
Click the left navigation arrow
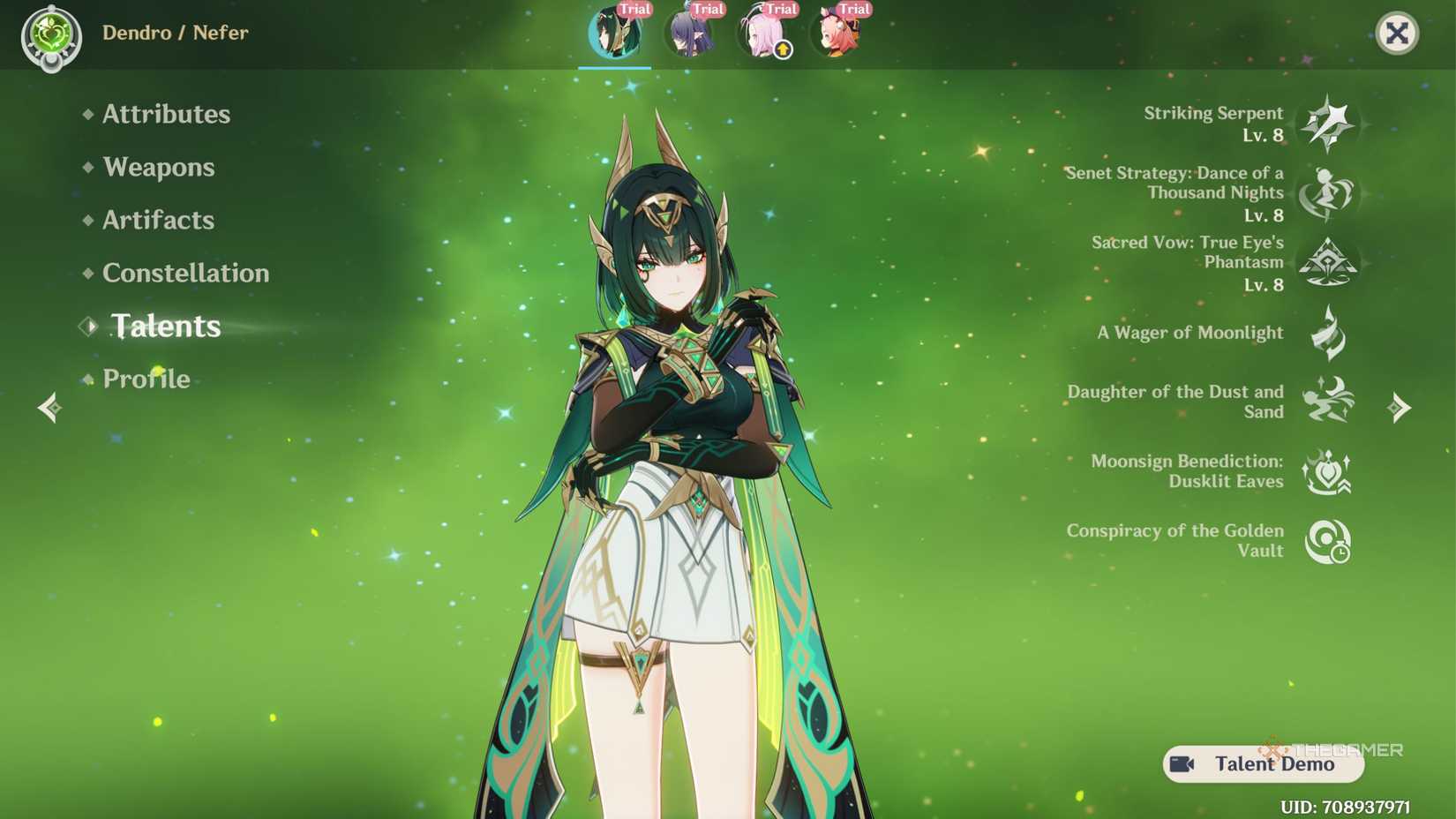pyautogui.click(x=50, y=407)
